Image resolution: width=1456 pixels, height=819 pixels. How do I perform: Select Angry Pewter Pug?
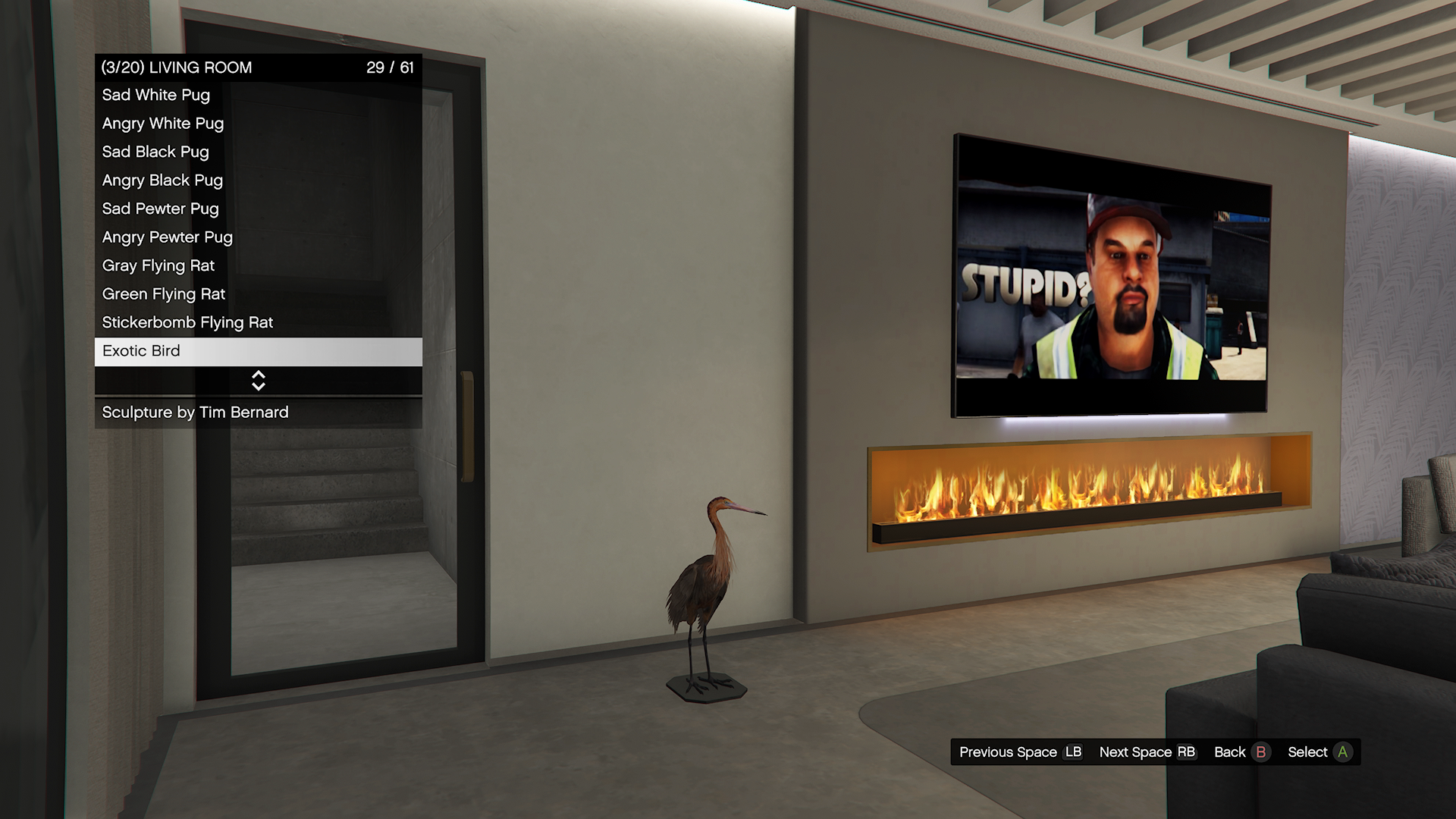(258, 237)
